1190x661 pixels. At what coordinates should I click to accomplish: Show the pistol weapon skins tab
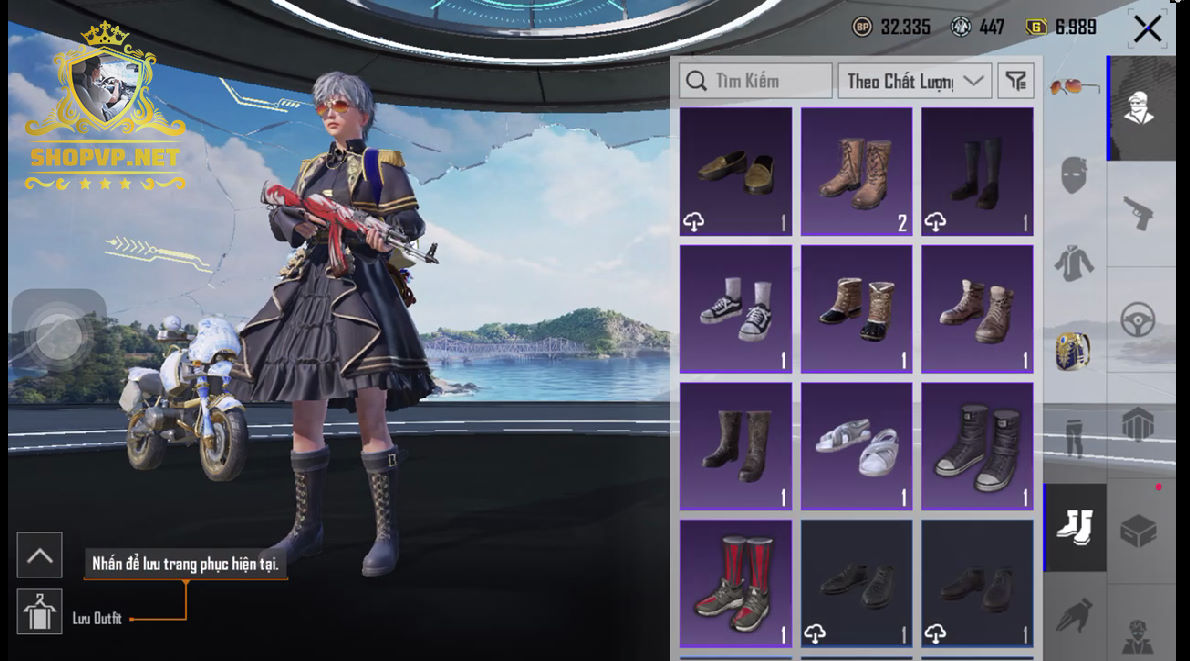click(x=1139, y=212)
